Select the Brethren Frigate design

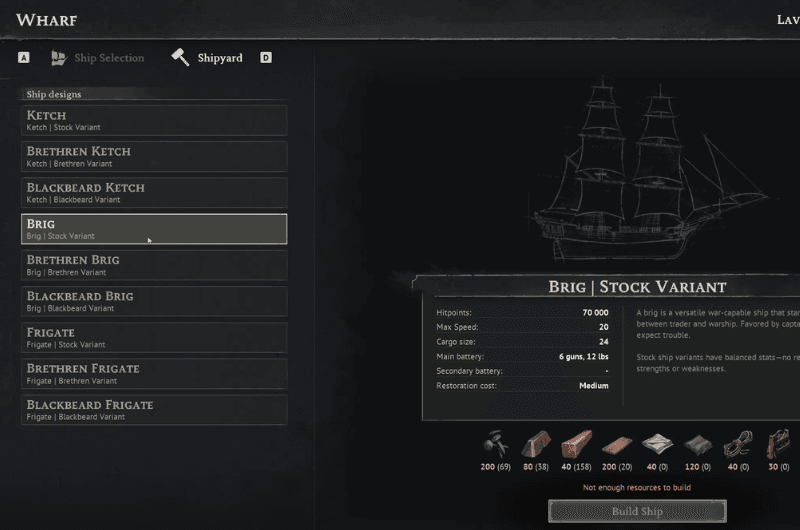click(154, 373)
